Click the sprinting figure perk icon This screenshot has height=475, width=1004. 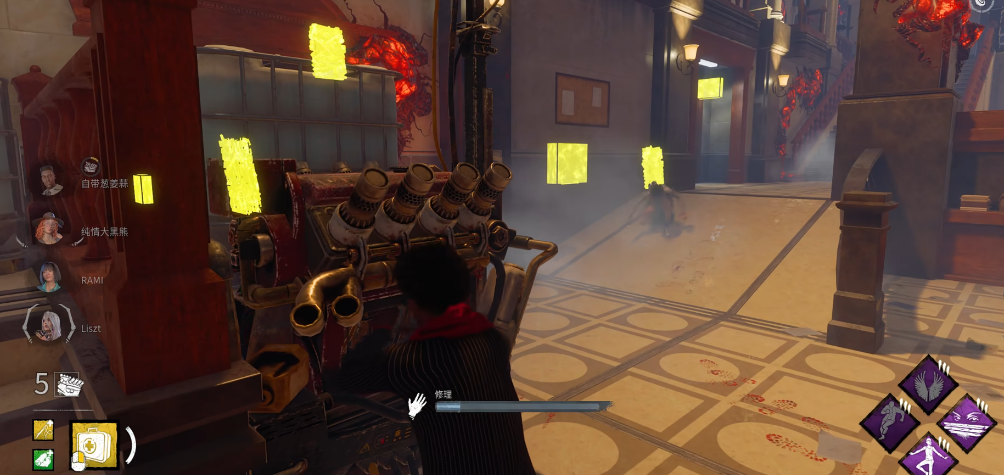click(x=889, y=421)
